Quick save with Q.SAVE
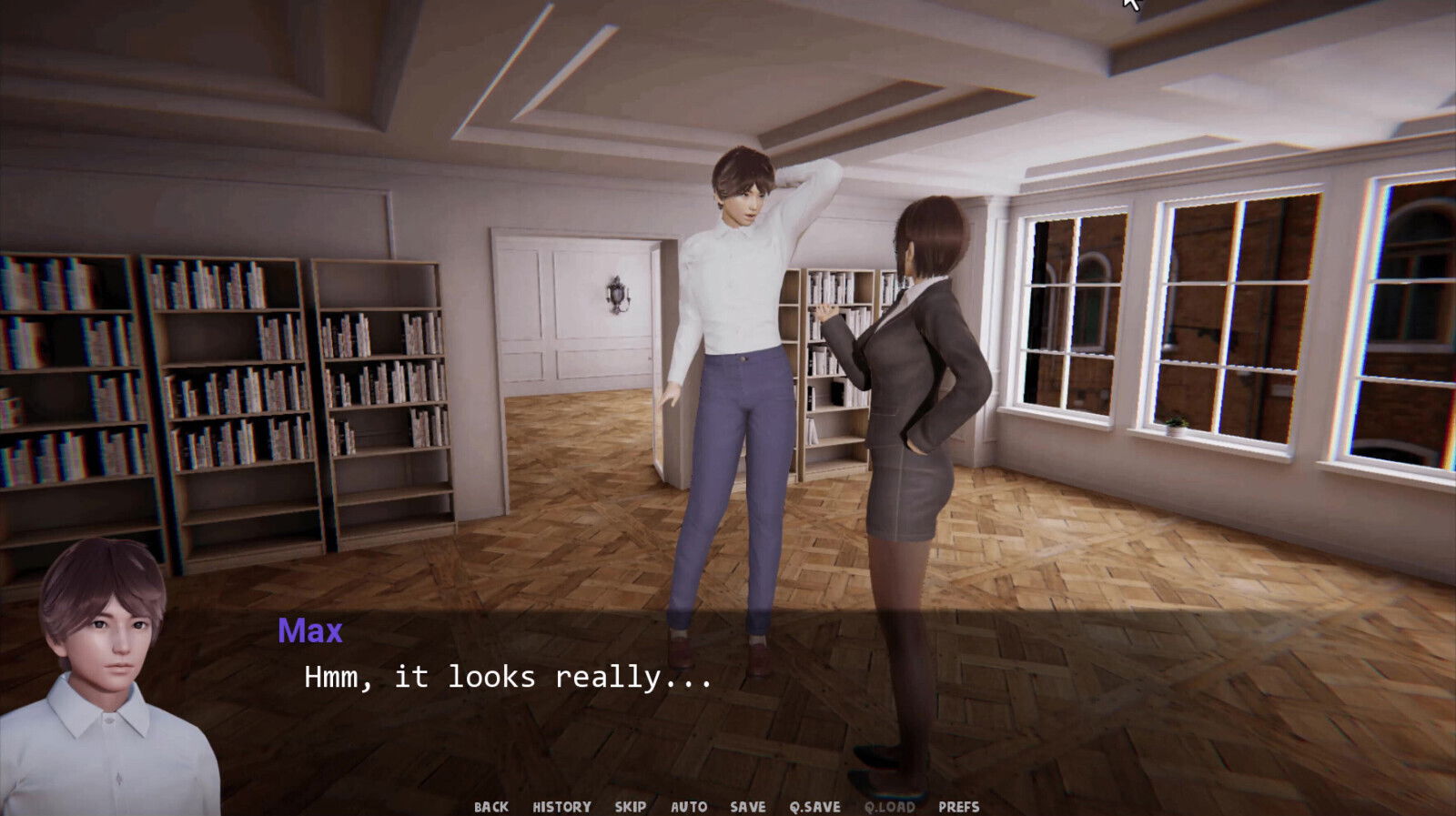This screenshot has width=1456, height=816. point(814,806)
